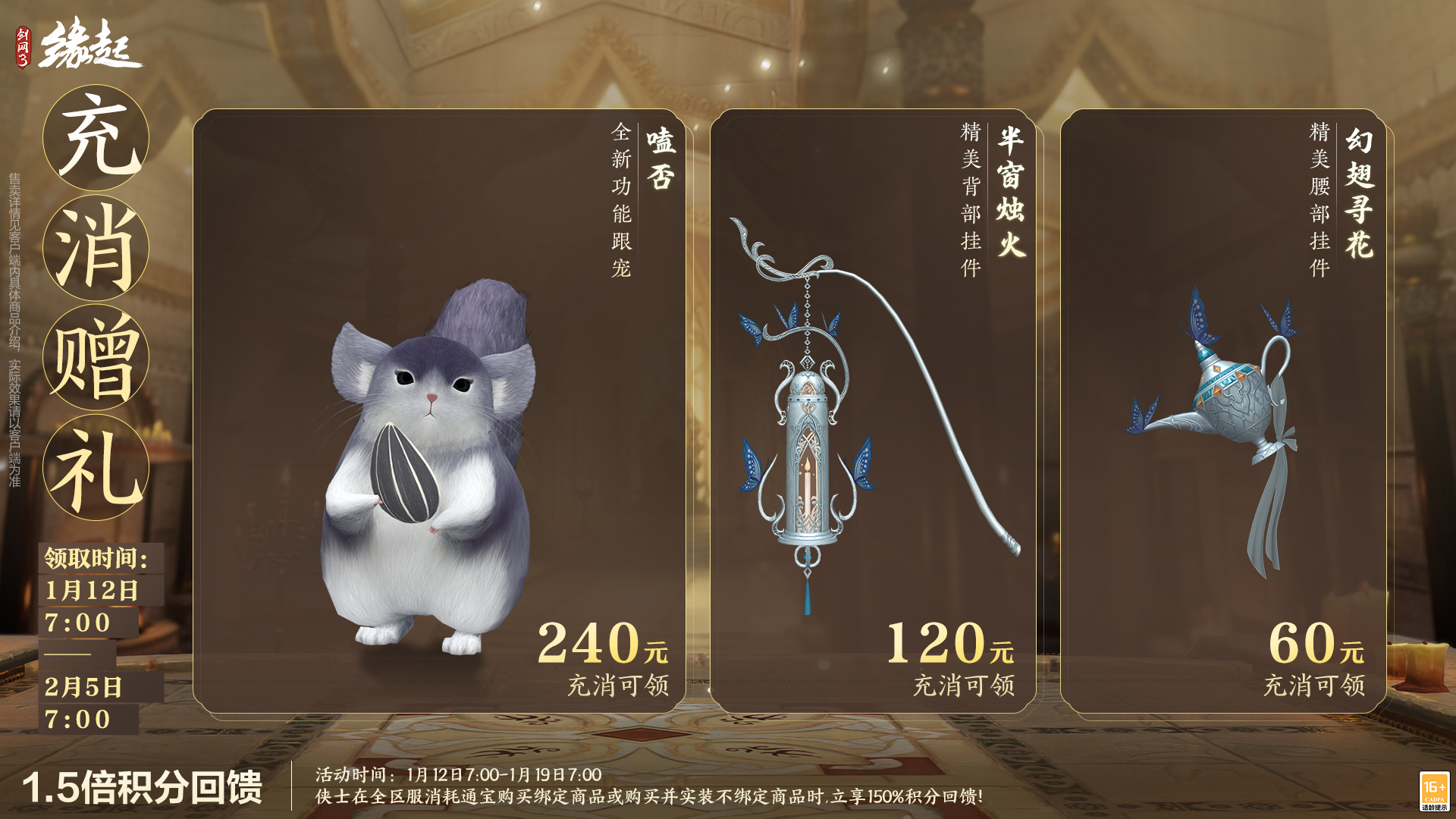This screenshot has width=1456, height=819.
Task: Open the 16+ age rating notice
Action: [1434, 791]
